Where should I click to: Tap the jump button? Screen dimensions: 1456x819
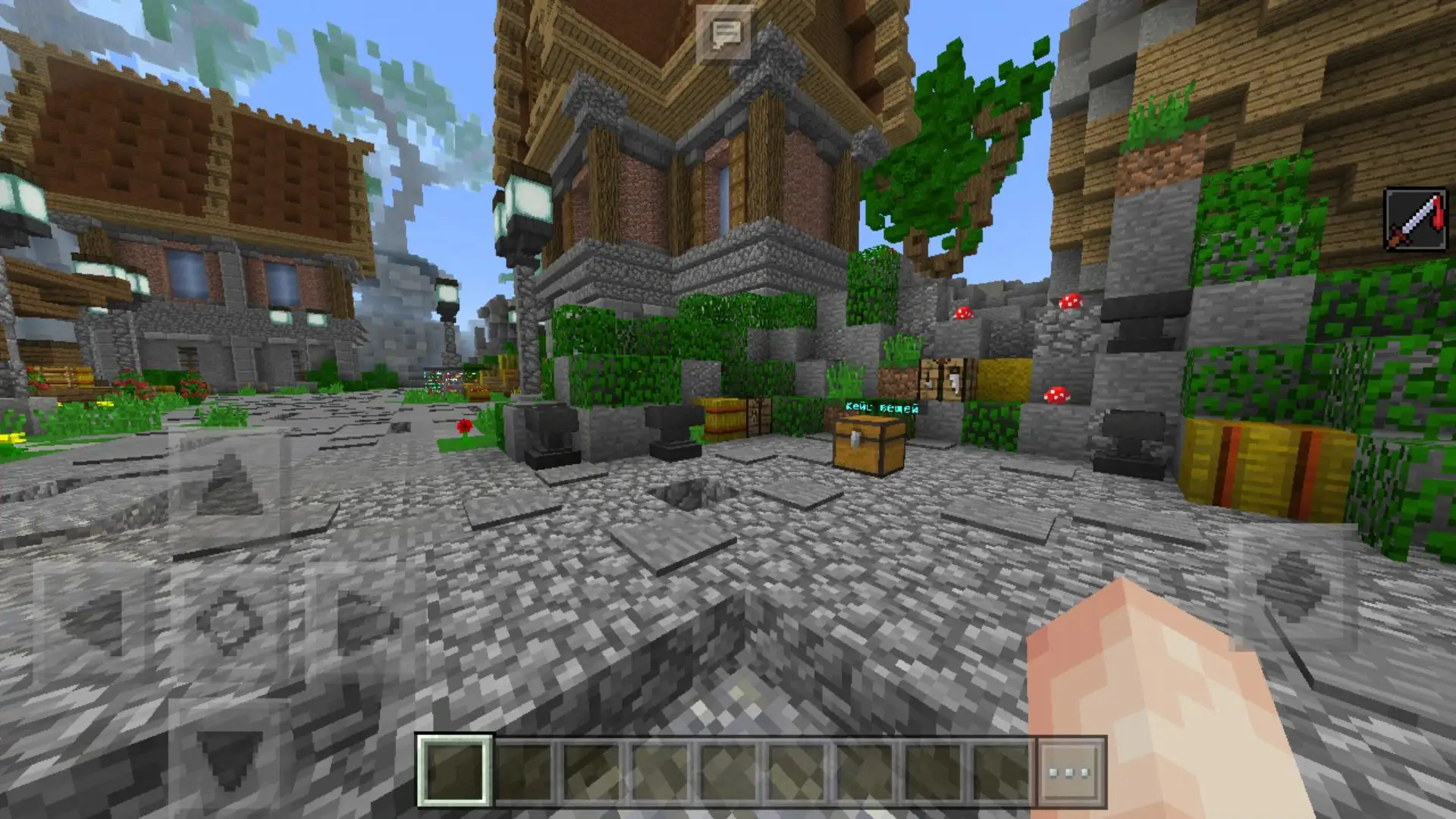[1292, 586]
